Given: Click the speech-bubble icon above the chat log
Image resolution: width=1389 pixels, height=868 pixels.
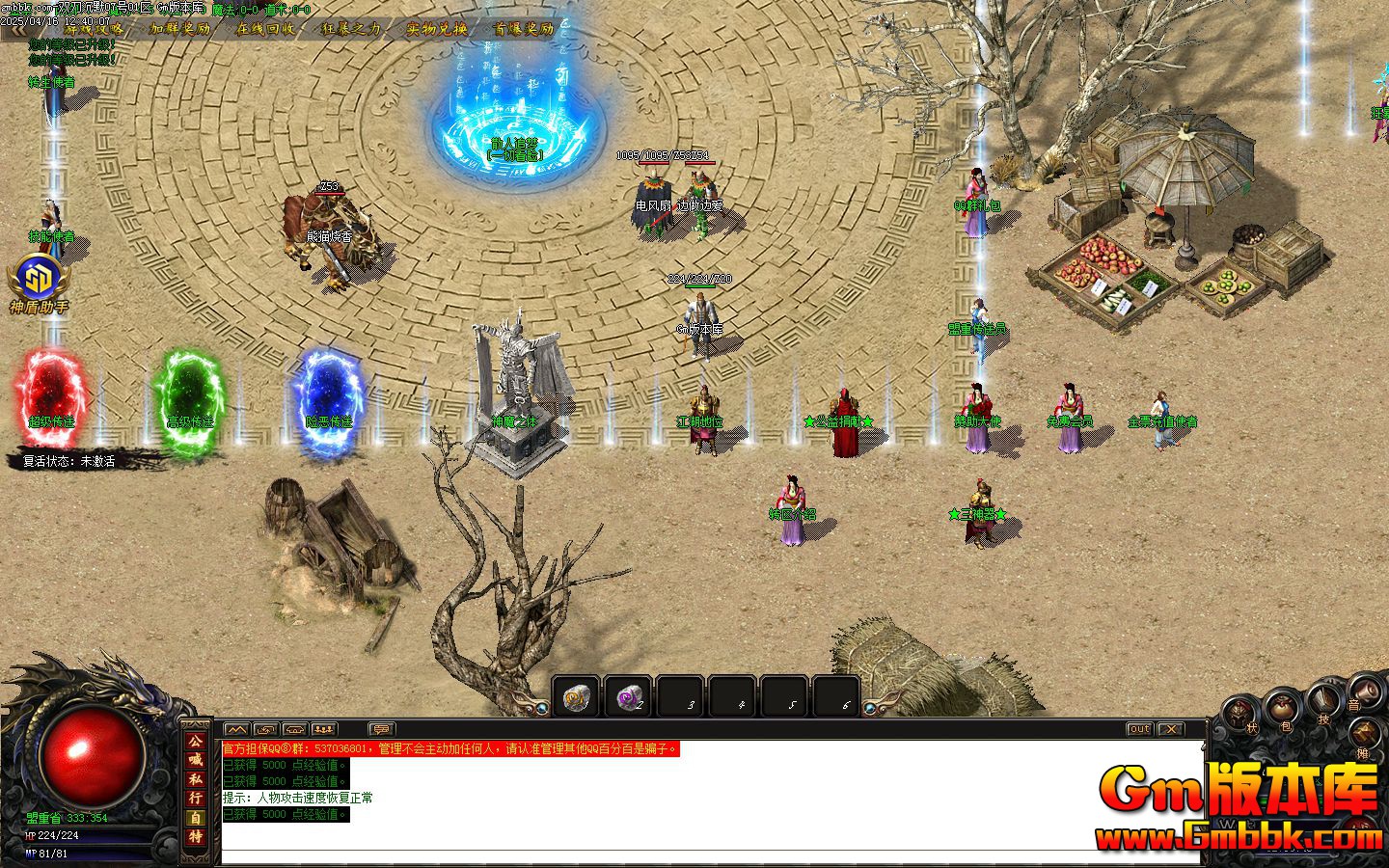Looking at the screenshot, I should point(381,729).
